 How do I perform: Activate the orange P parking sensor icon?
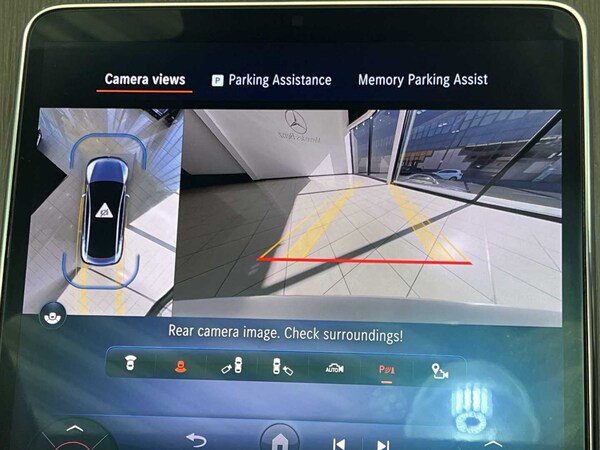386,367
